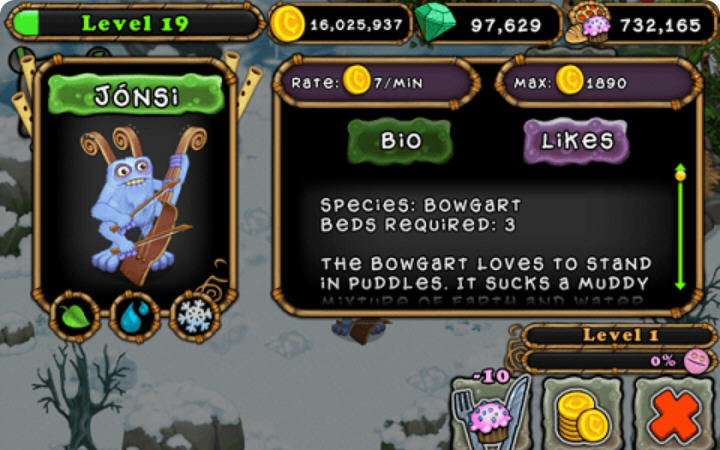The height and width of the screenshot is (450, 720).
Task: Open the green diamond currency counter
Action: [488, 24]
